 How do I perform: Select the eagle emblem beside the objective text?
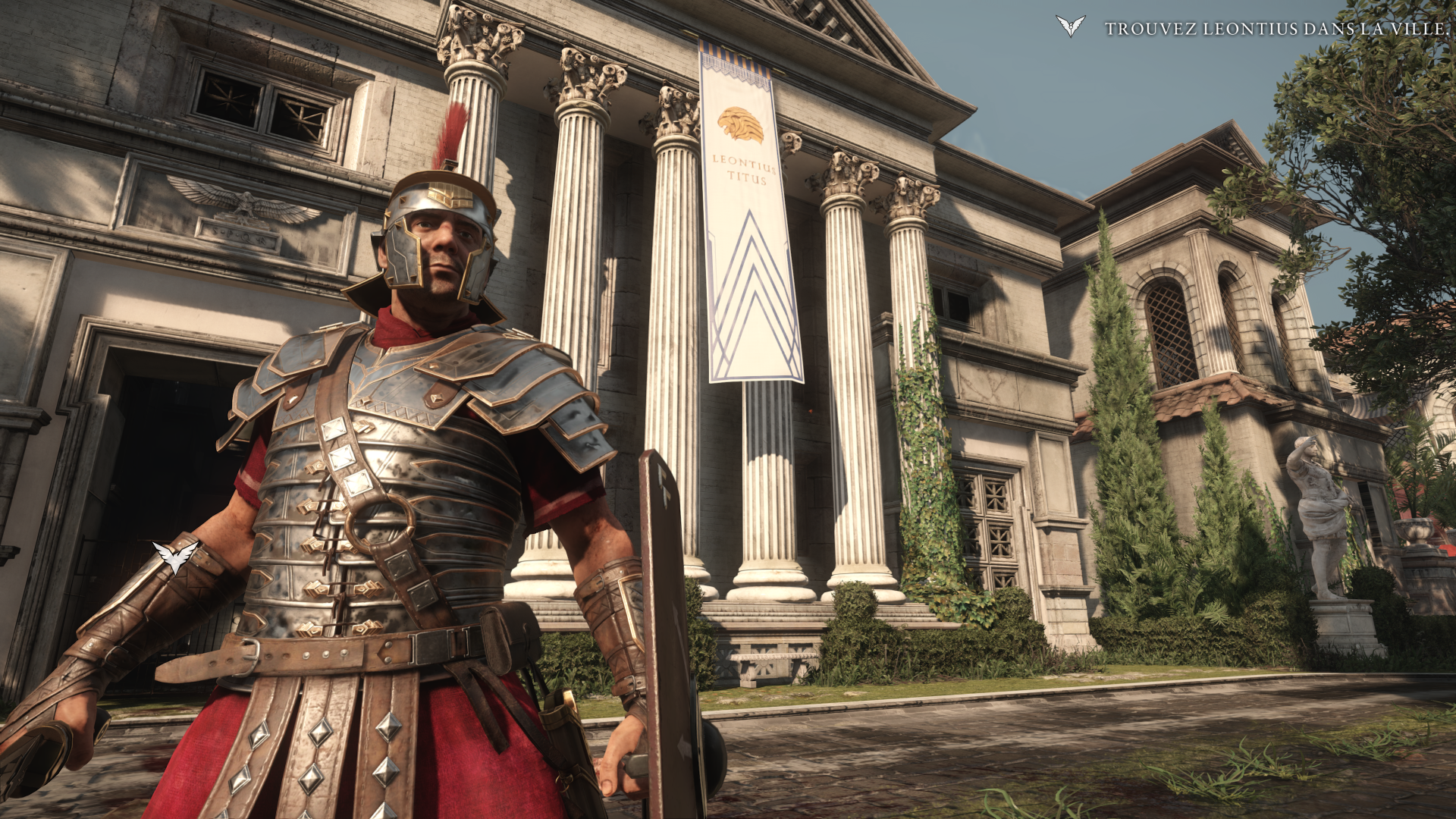tap(1070, 27)
